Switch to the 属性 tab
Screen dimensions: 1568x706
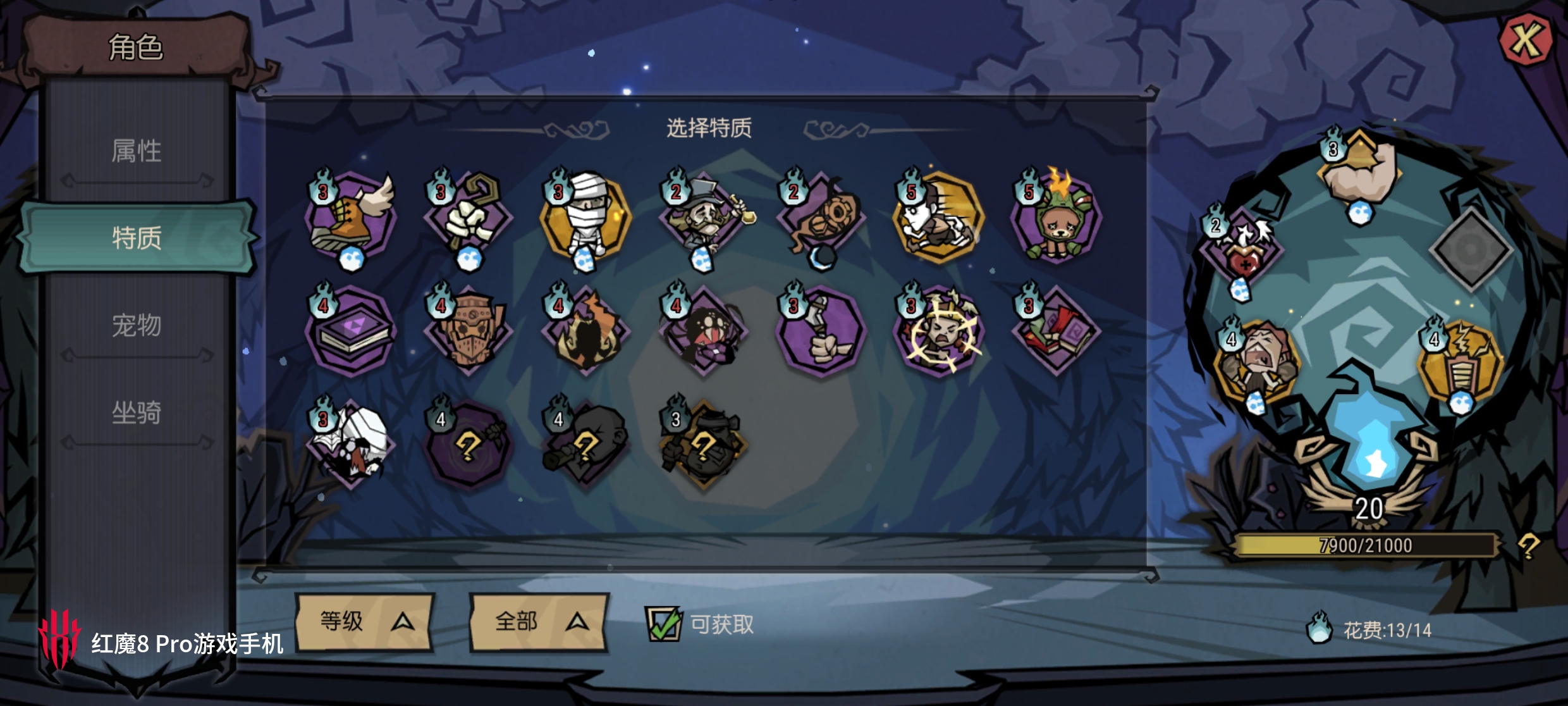[137, 152]
